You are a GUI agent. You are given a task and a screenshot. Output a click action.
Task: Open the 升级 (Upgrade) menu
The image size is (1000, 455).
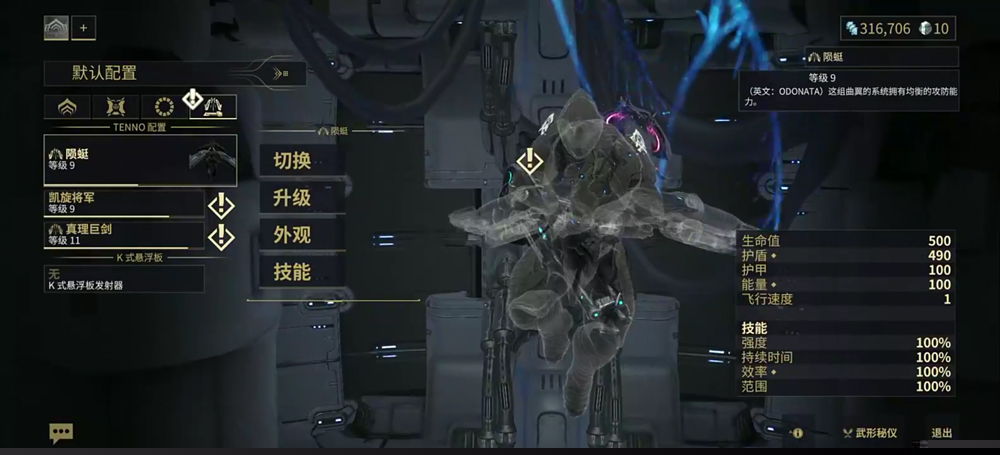(291, 197)
